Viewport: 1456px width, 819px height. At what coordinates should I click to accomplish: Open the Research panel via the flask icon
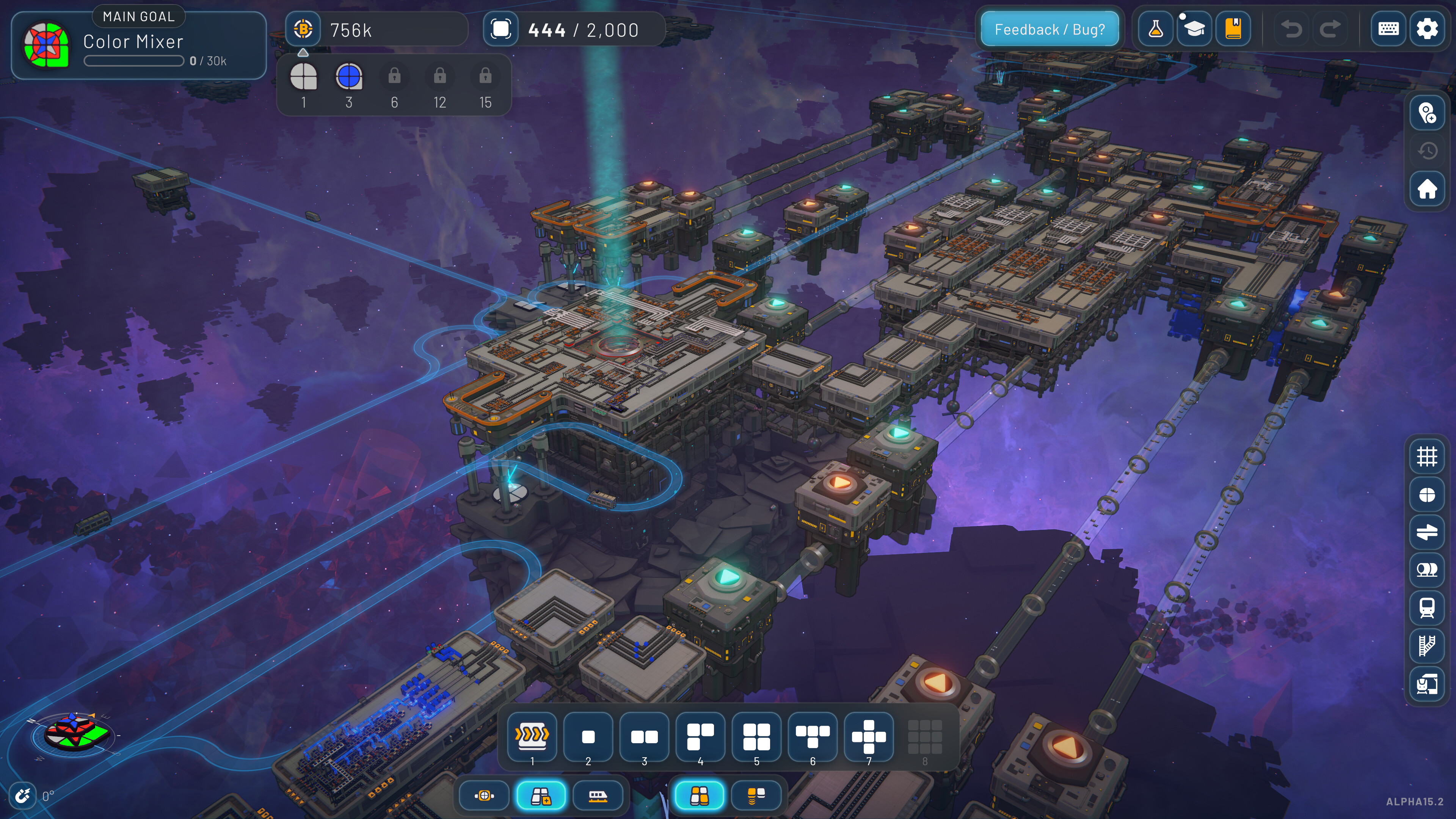[x=1155, y=28]
